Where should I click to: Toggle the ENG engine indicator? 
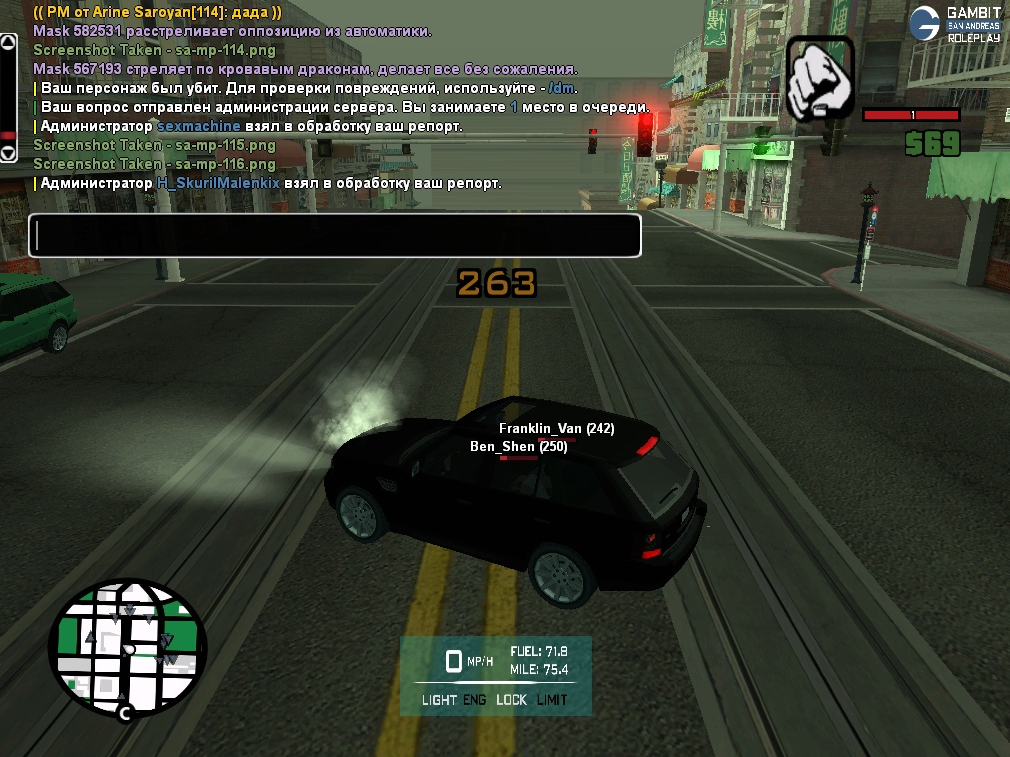tap(475, 700)
